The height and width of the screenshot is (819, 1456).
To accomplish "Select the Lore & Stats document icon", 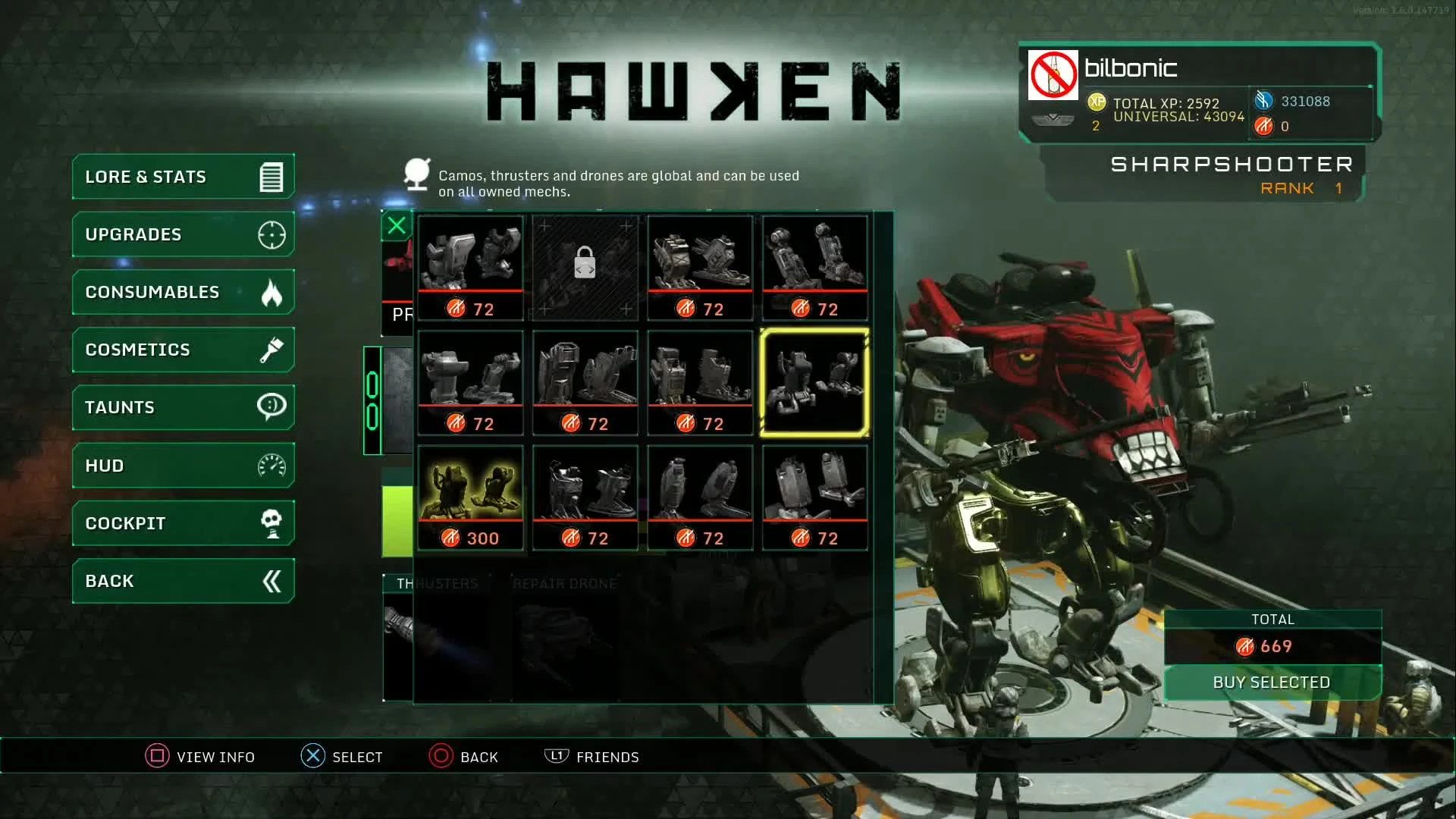I will pyautogui.click(x=271, y=176).
